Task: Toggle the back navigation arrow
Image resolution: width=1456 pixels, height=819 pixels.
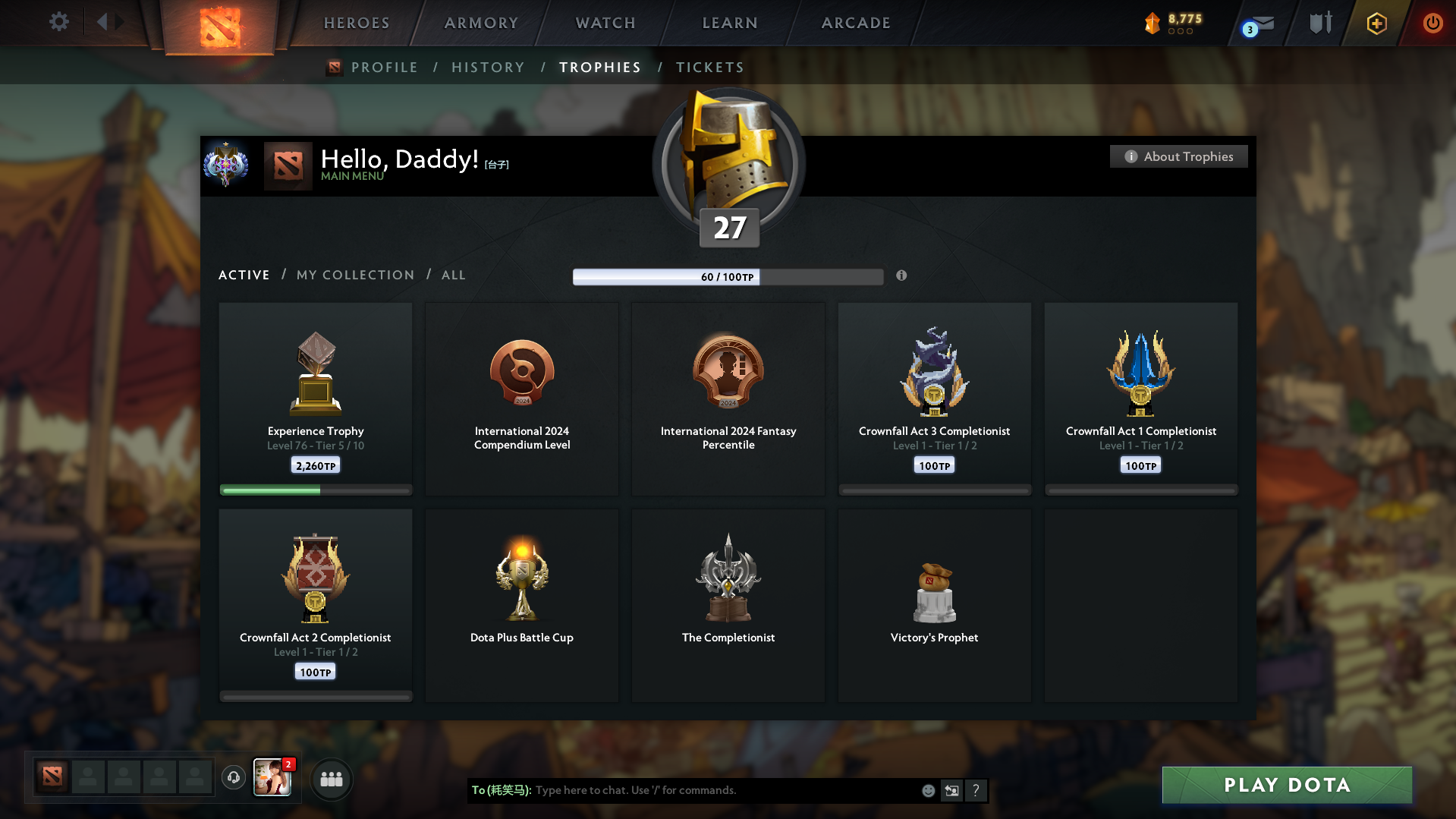Action: coord(104,22)
